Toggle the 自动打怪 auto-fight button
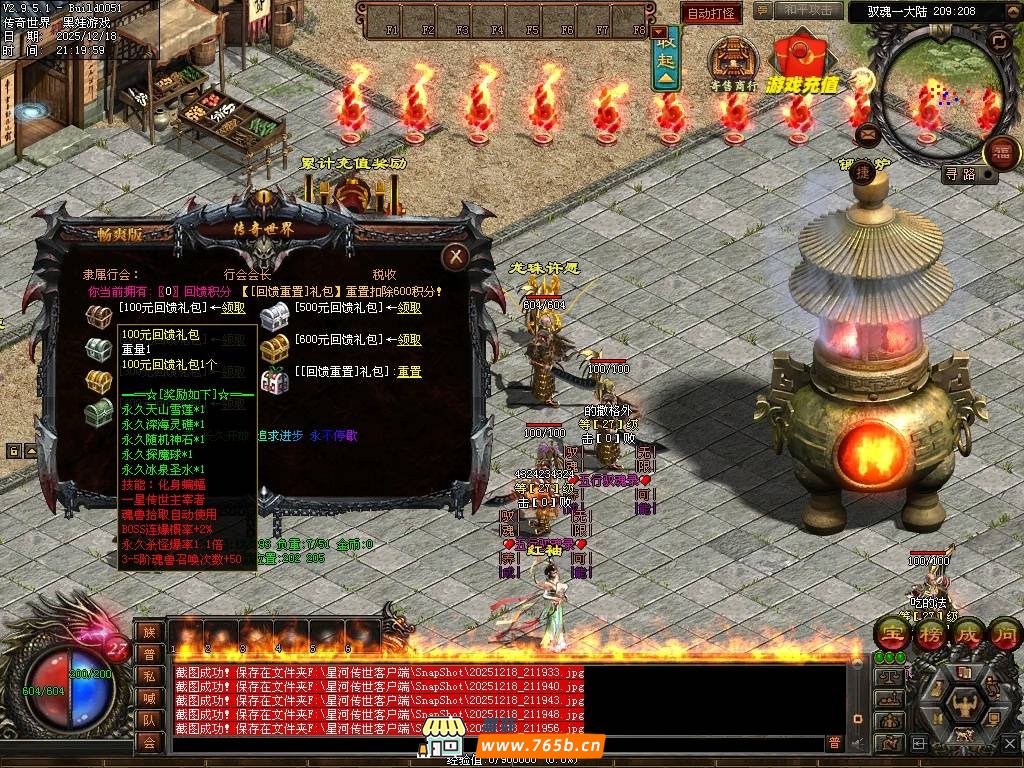The image size is (1024, 768). coord(712,13)
